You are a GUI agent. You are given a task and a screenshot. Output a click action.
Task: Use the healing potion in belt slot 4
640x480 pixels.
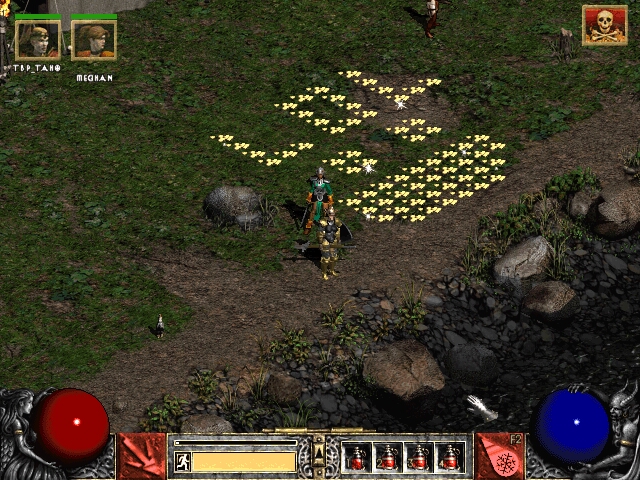click(x=451, y=457)
